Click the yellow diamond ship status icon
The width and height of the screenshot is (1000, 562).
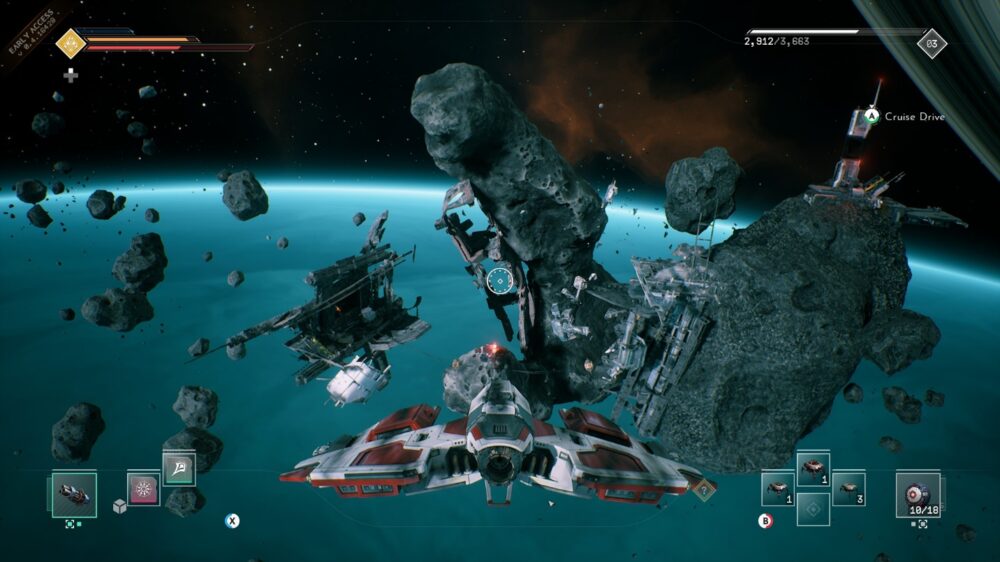click(x=70, y=42)
